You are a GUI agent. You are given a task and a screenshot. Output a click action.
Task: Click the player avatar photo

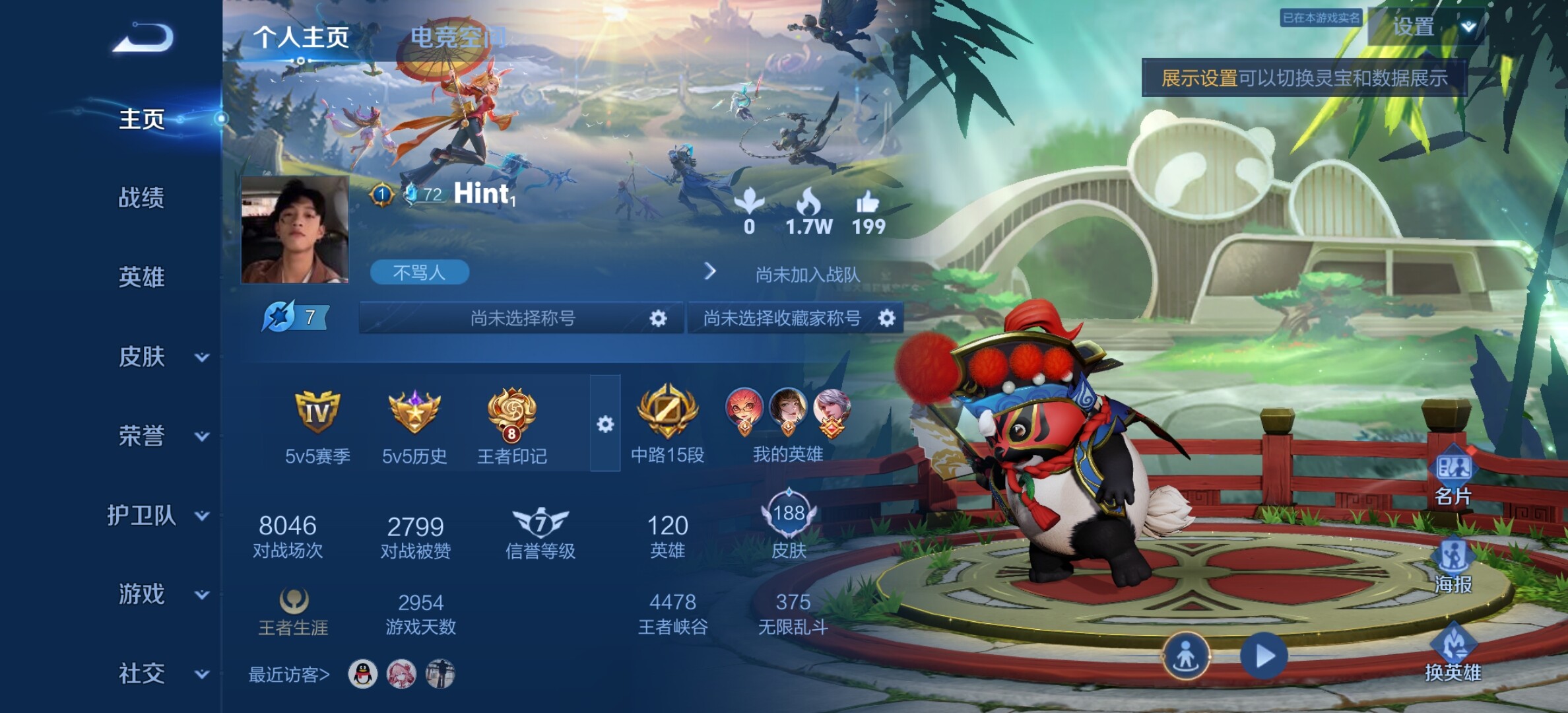pos(294,229)
